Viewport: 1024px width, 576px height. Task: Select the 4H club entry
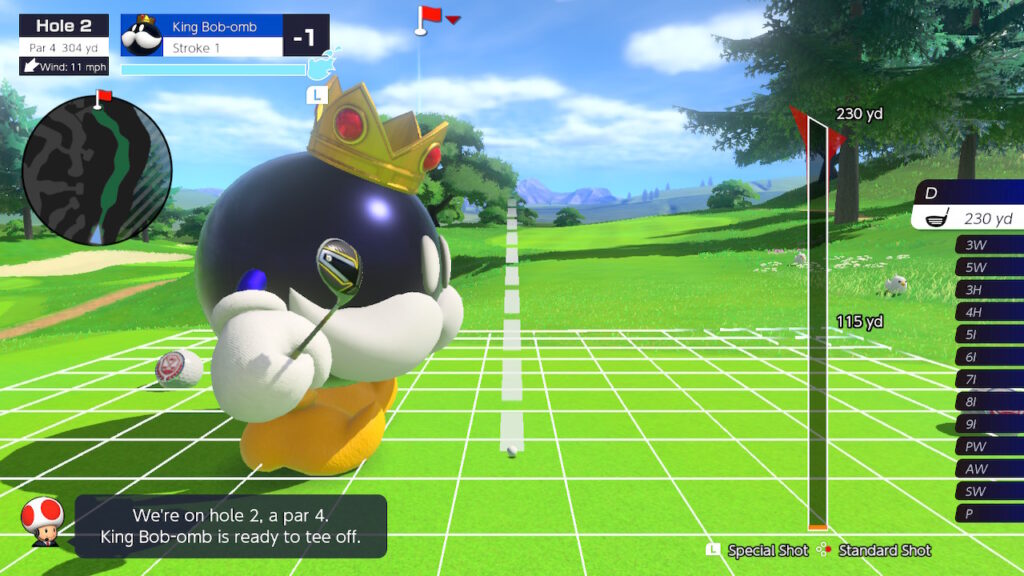click(x=988, y=312)
